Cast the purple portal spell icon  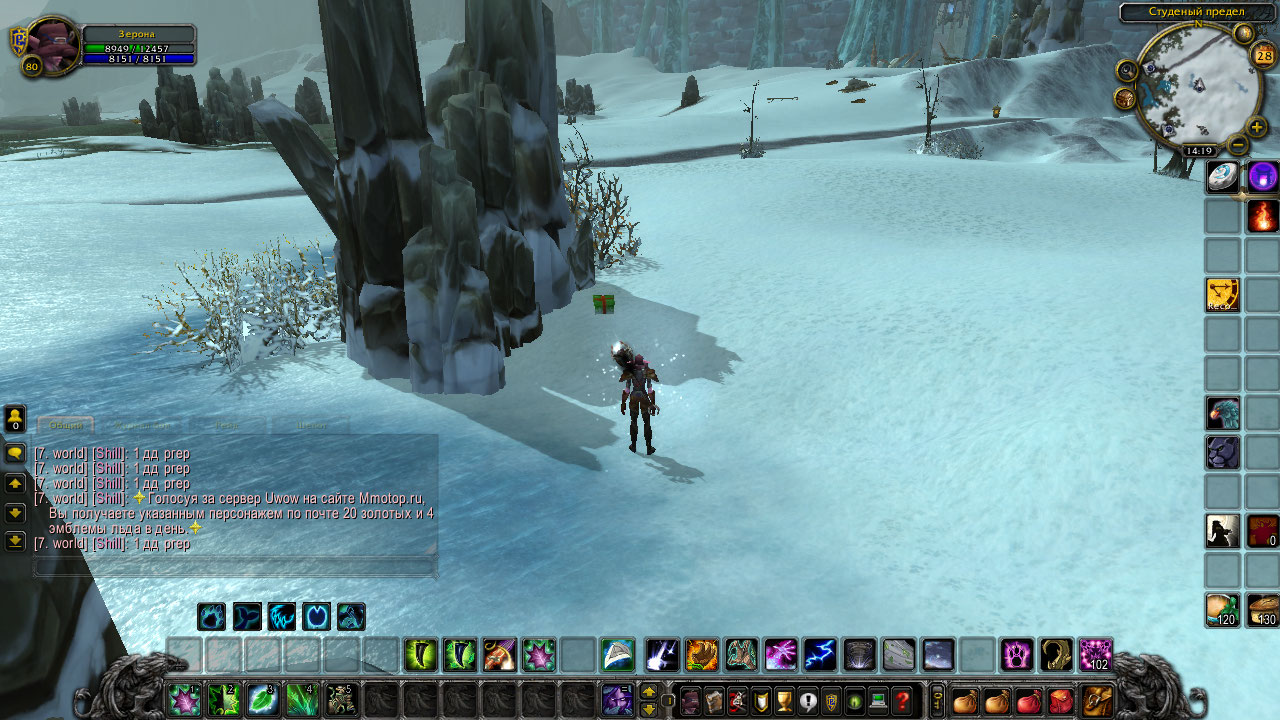(x=1262, y=176)
